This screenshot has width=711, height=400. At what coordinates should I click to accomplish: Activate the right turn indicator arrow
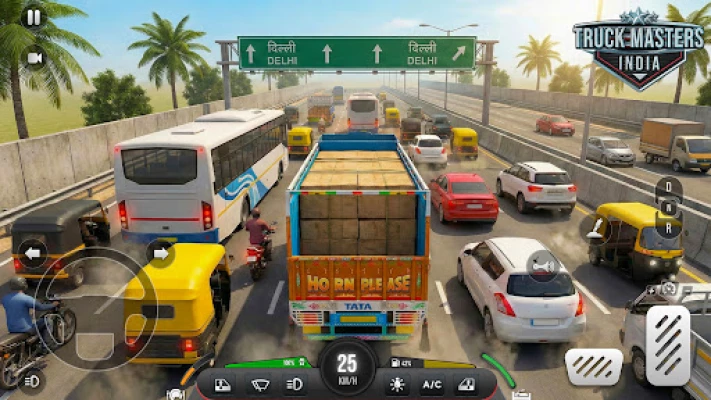[x=160, y=252]
